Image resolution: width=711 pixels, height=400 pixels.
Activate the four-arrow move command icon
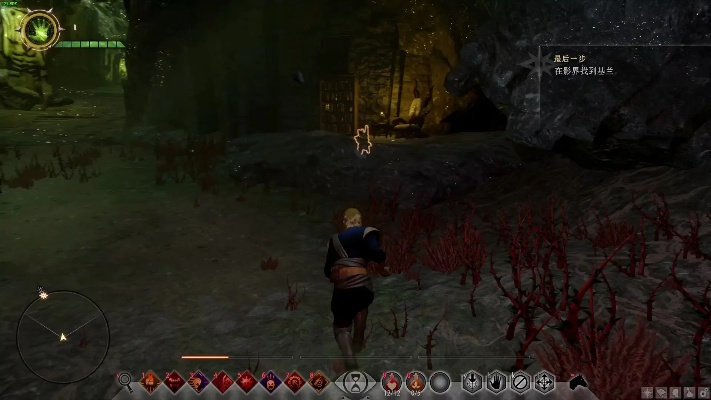click(x=544, y=381)
